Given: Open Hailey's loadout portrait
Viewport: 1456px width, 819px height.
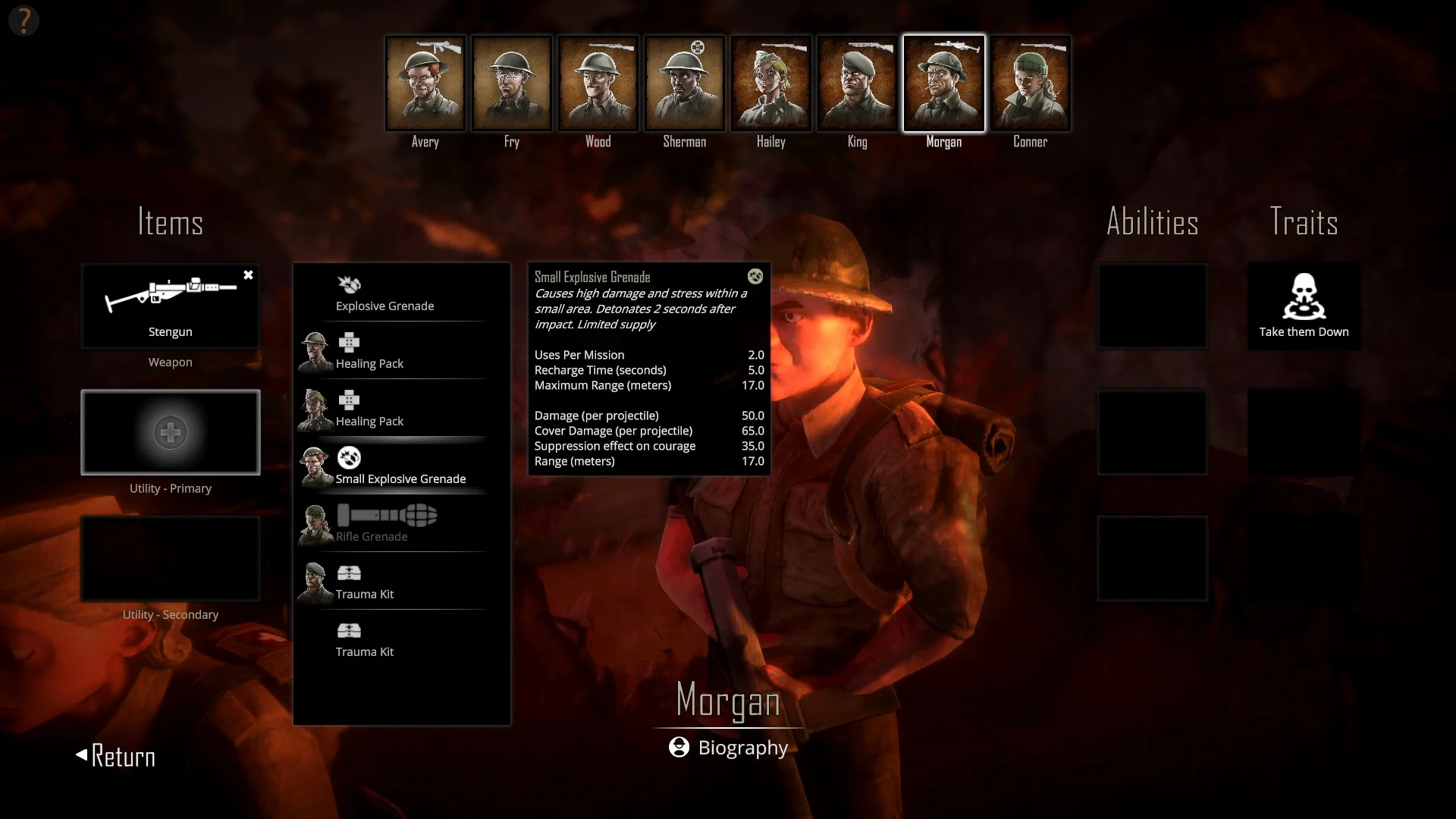Looking at the screenshot, I should point(770,84).
